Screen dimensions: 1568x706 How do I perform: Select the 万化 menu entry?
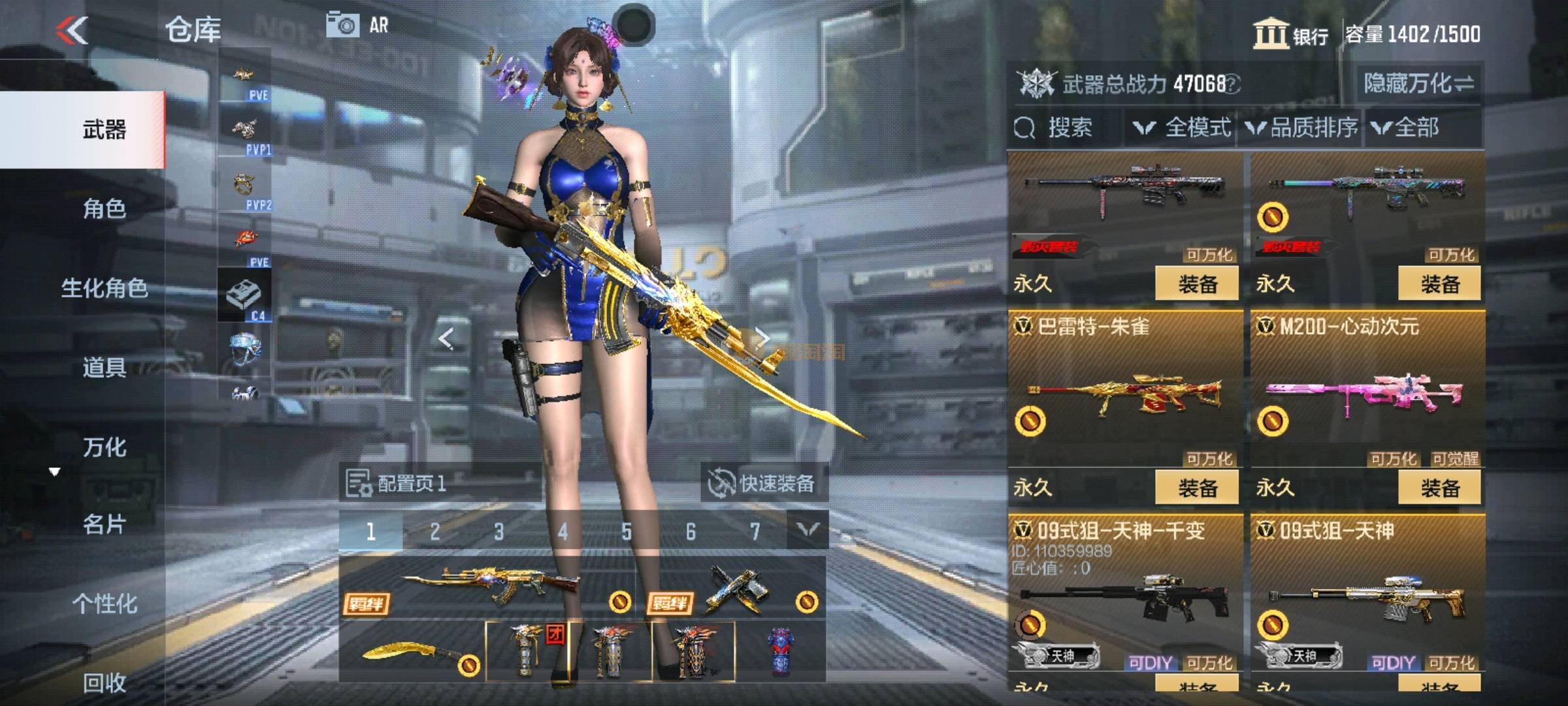[x=105, y=447]
